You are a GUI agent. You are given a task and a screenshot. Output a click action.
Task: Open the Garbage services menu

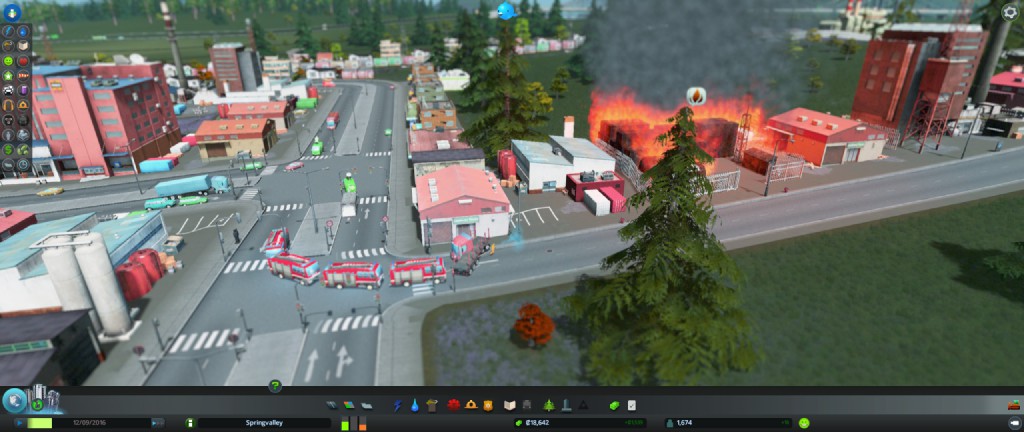(x=432, y=405)
